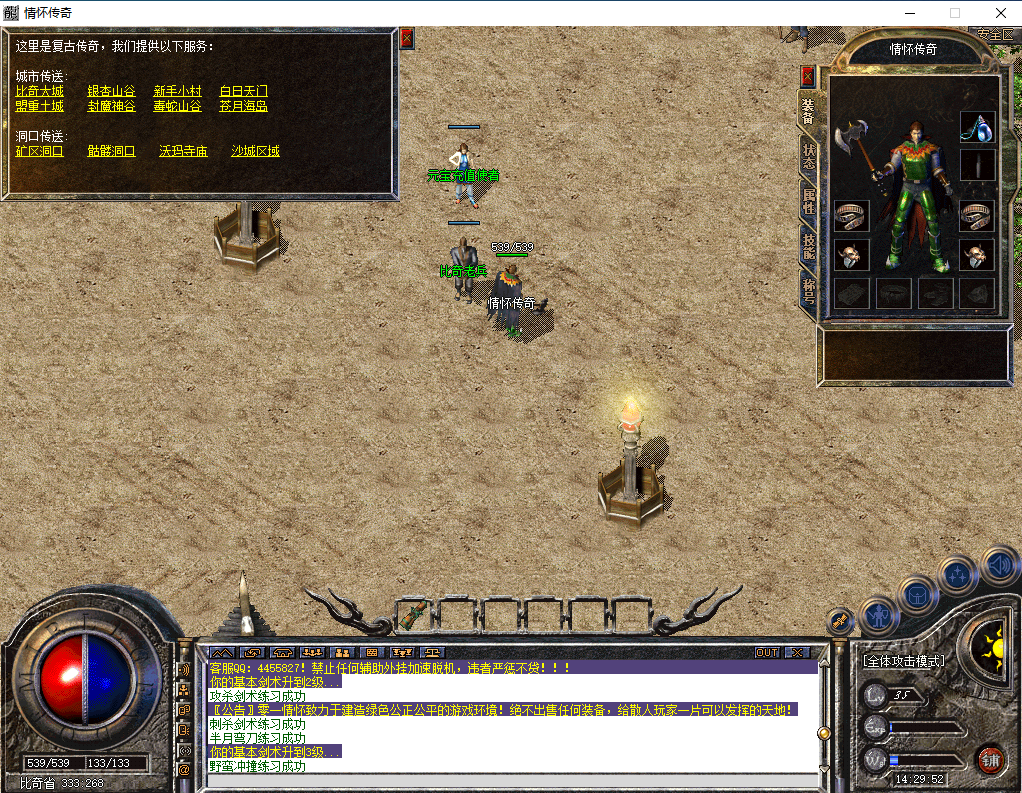Choose the 沃玛寺庙 cave teleport

pyautogui.click(x=183, y=152)
